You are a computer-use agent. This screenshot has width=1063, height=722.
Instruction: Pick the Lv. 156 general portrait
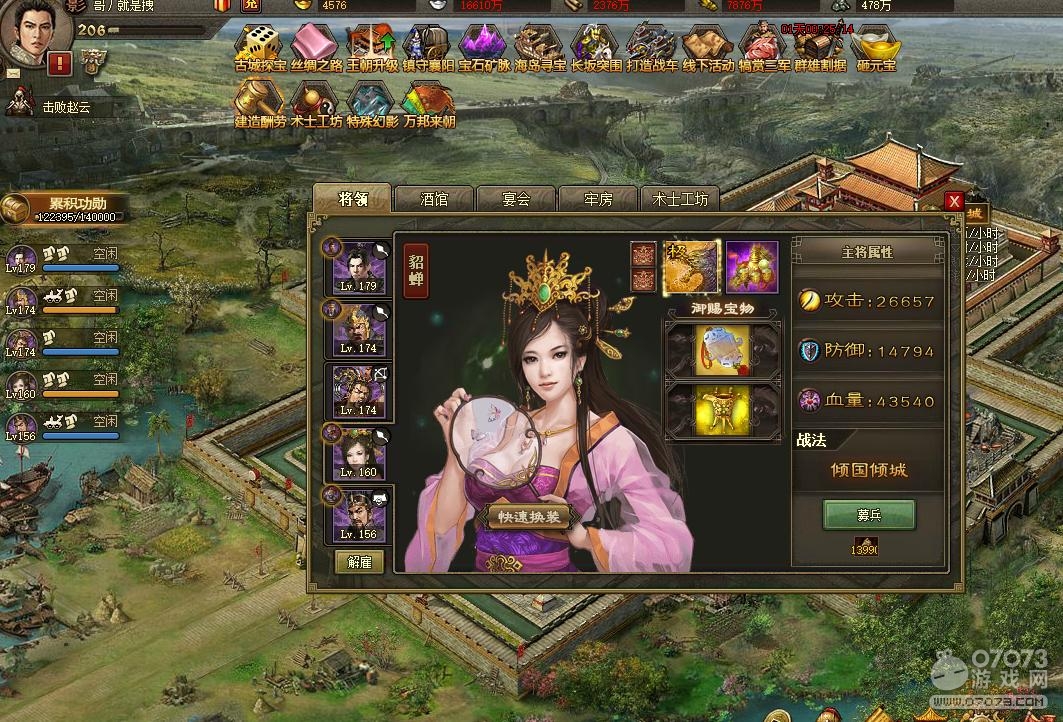[359, 514]
